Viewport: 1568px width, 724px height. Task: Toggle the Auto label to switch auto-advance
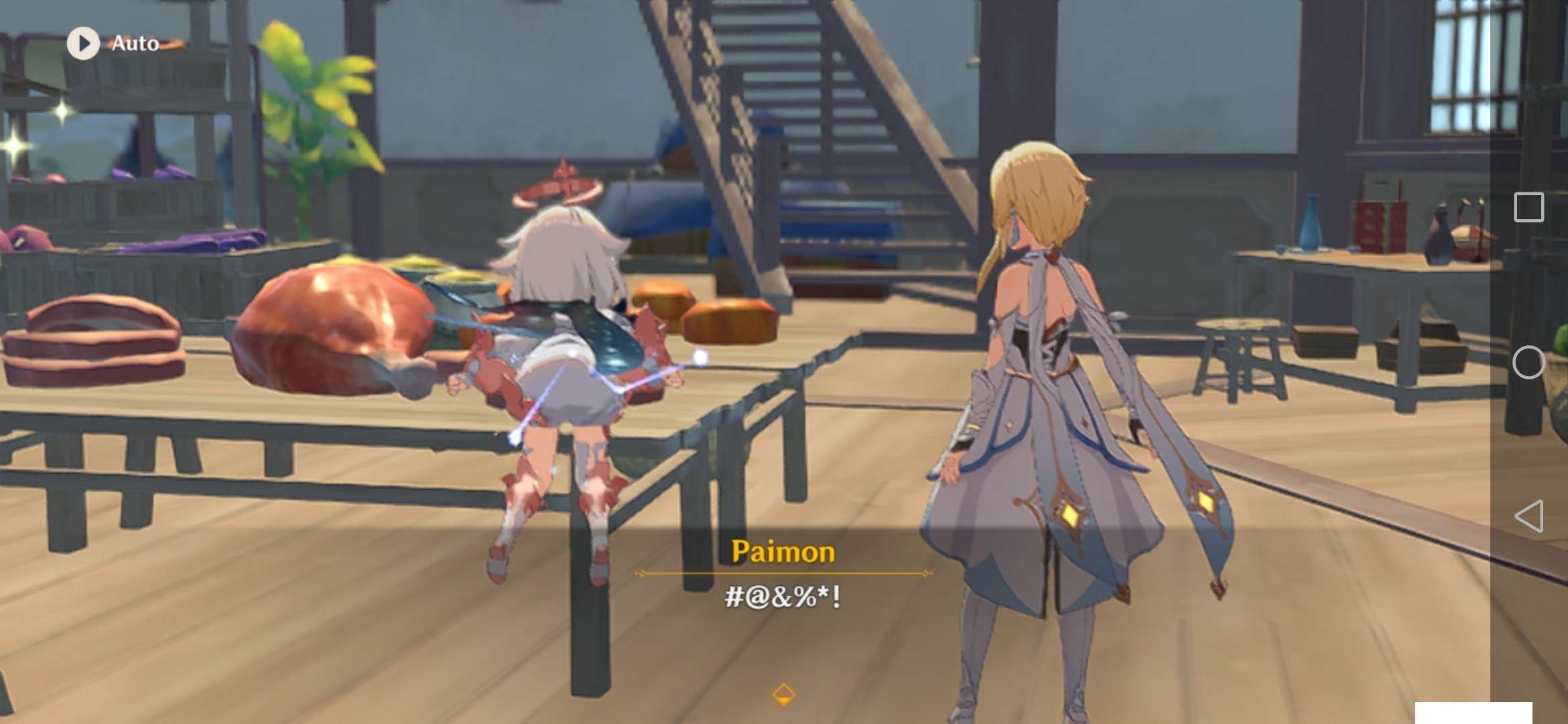click(133, 43)
